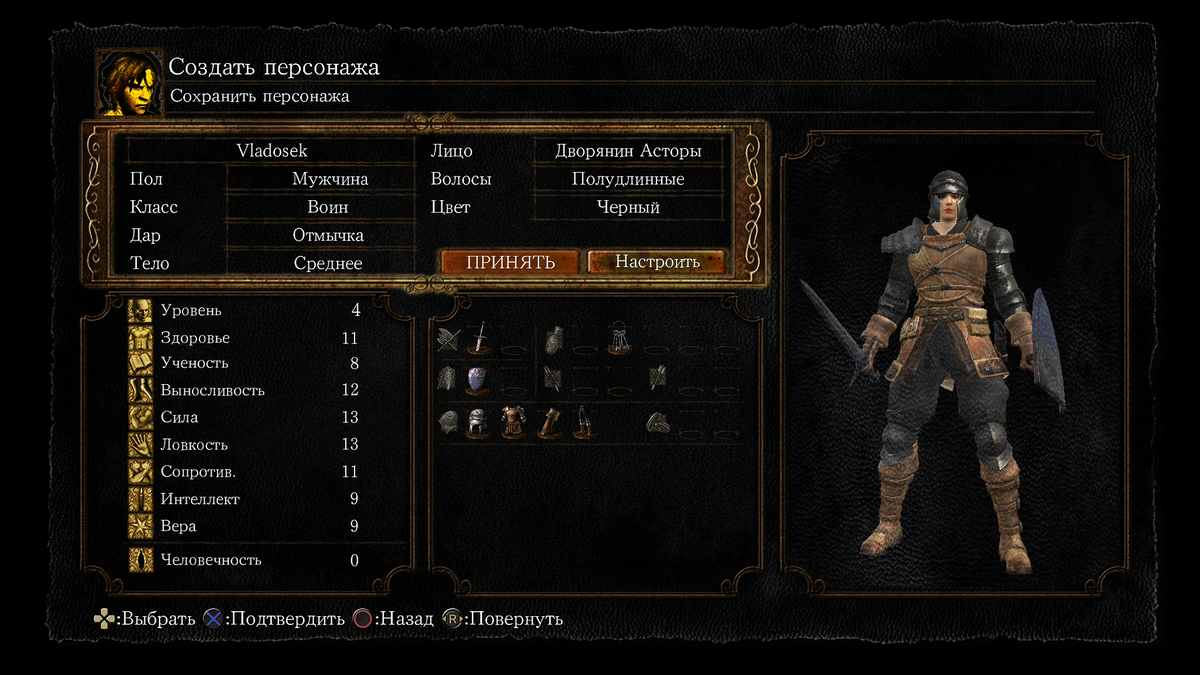Select the leather gauntlets slot

tap(547, 422)
